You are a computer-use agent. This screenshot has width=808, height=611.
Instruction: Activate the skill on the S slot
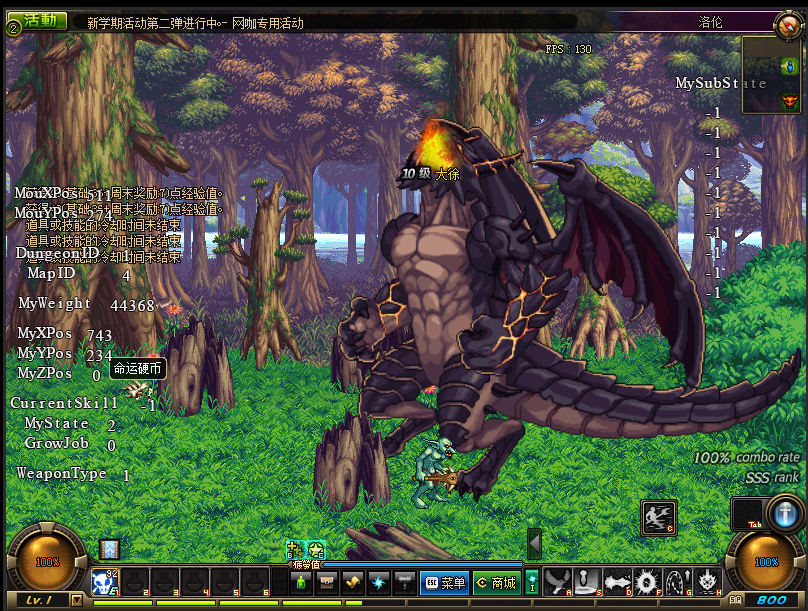coord(587,581)
